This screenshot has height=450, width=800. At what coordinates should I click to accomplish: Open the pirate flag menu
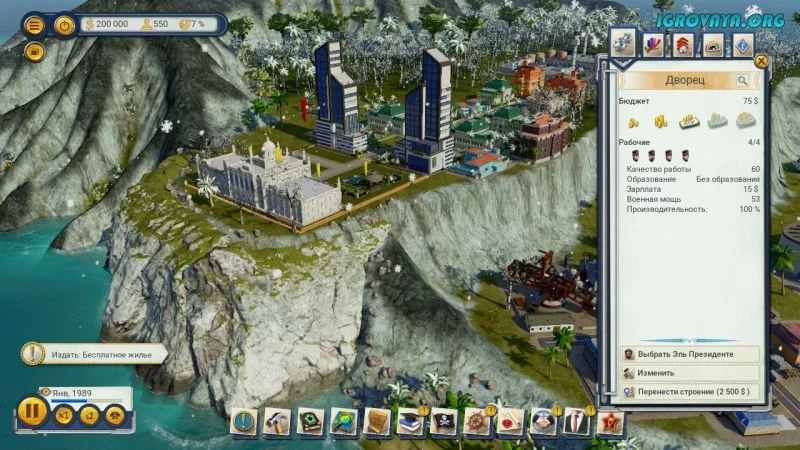click(444, 422)
